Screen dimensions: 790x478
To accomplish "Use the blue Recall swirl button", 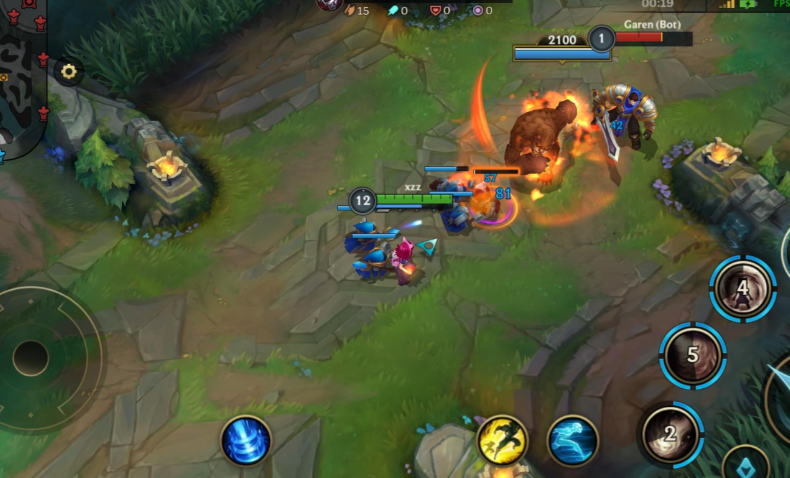I will tap(246, 440).
